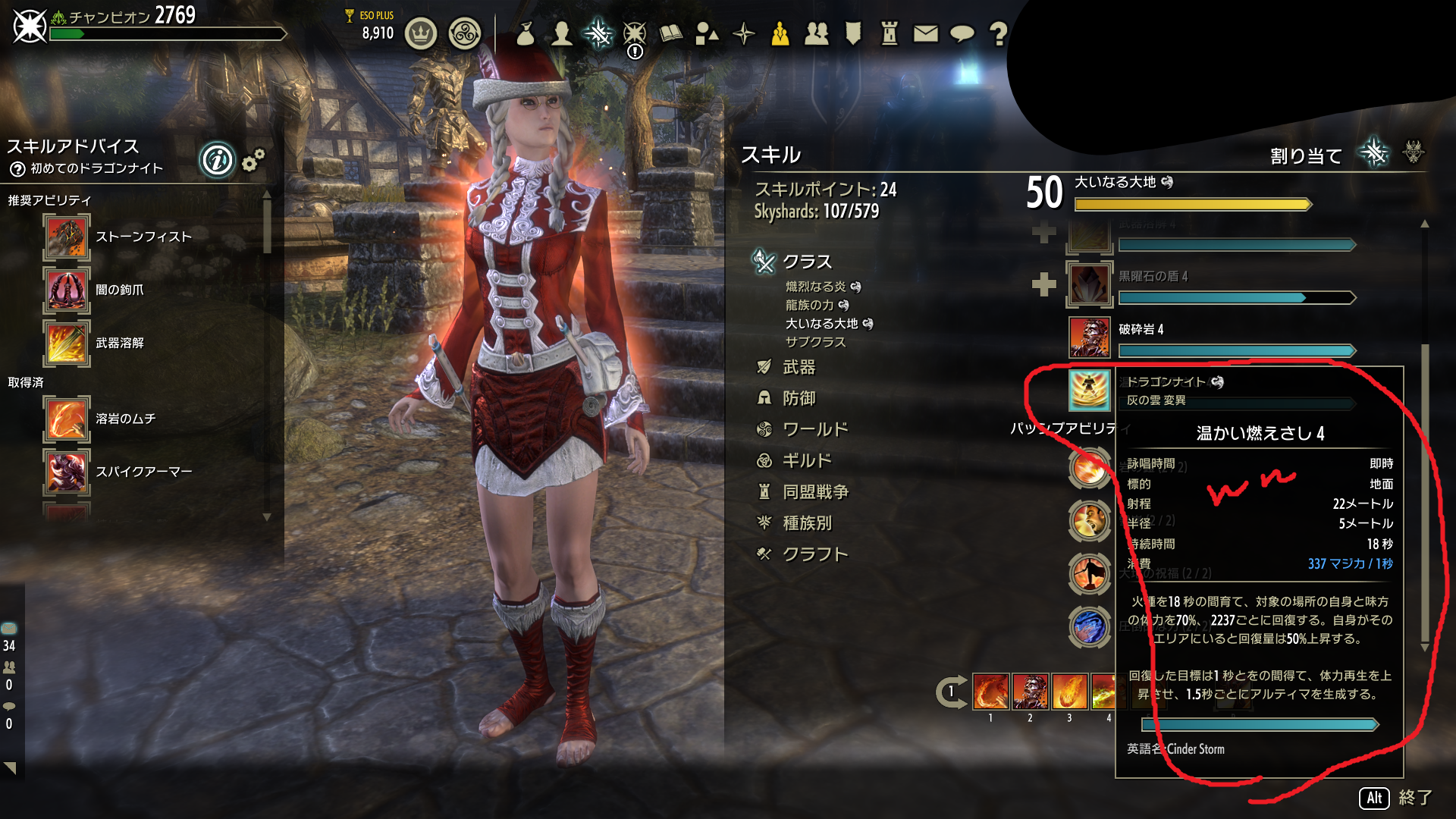Expand the ワールド skill category

point(814,430)
